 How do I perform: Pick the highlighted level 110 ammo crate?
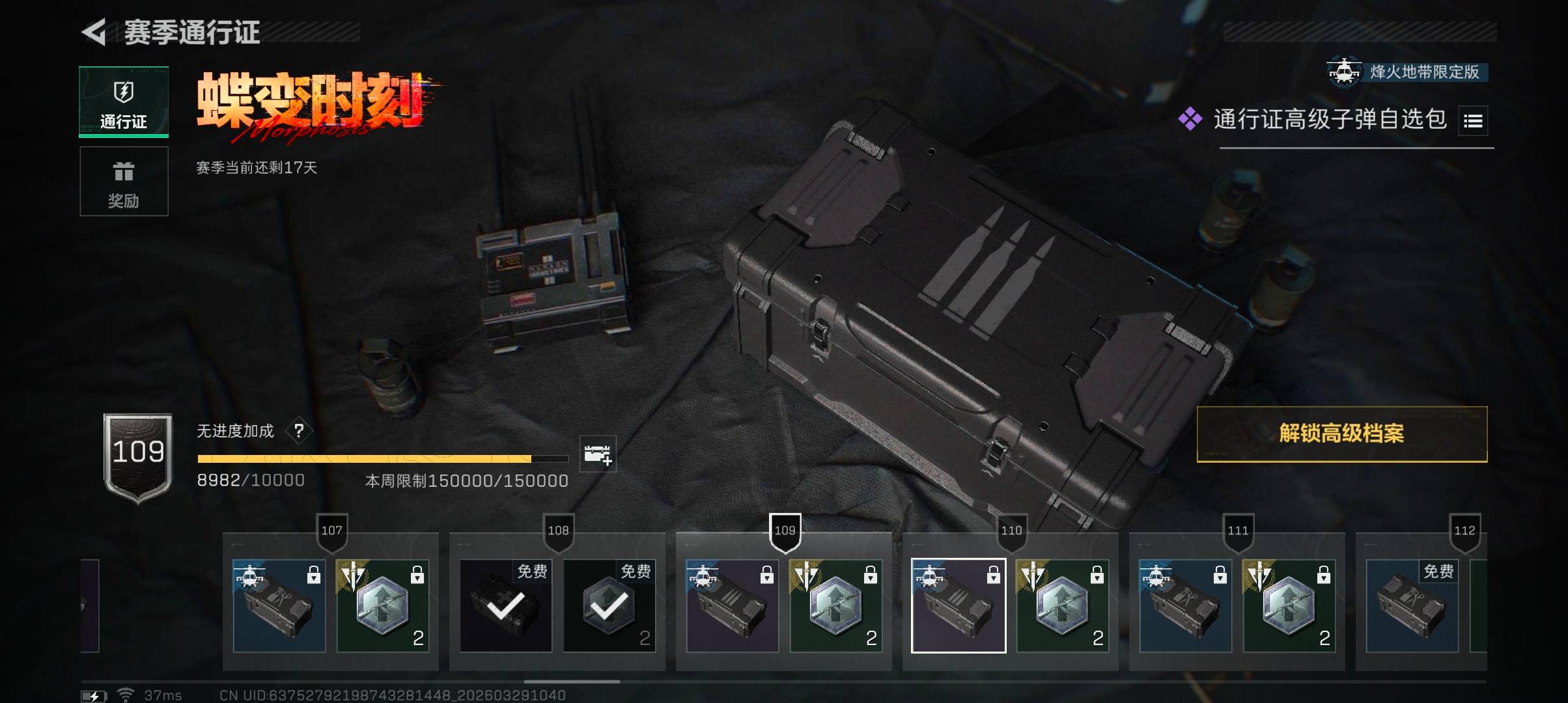959,606
